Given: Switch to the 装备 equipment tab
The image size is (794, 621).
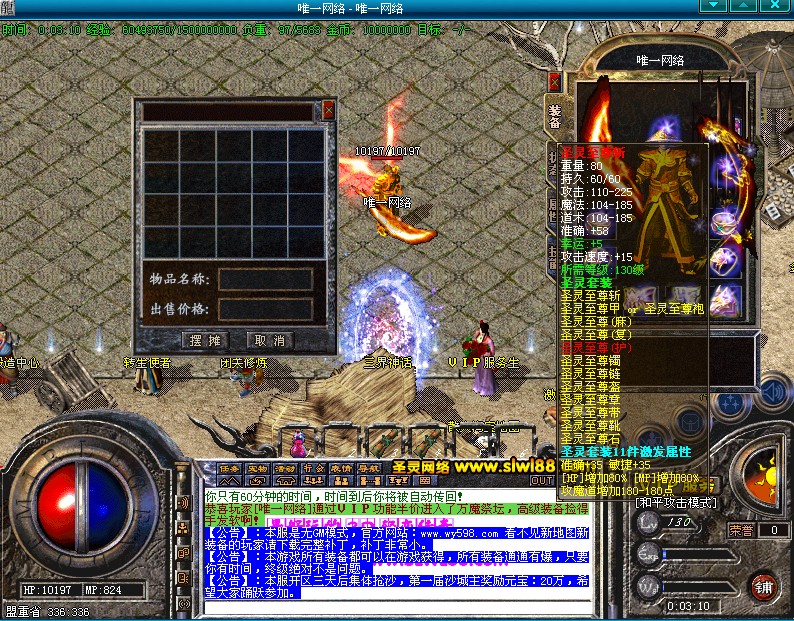Looking at the screenshot, I should point(554,115).
